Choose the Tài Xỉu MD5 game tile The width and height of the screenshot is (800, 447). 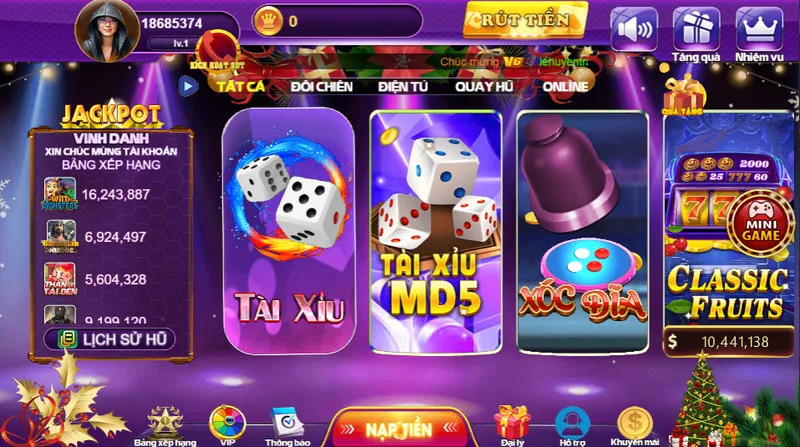[x=434, y=228]
